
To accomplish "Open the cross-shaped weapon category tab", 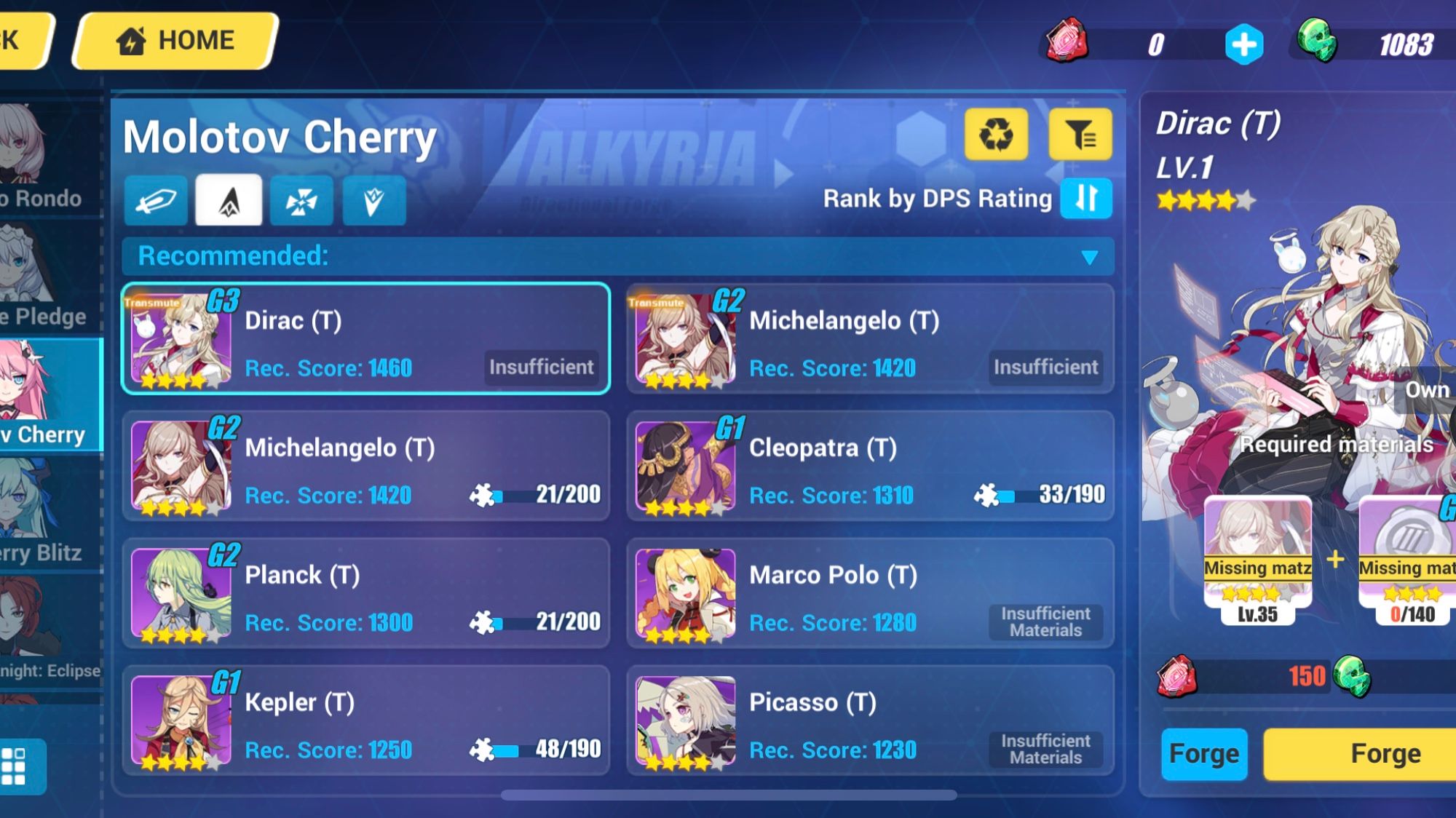I will click(301, 201).
